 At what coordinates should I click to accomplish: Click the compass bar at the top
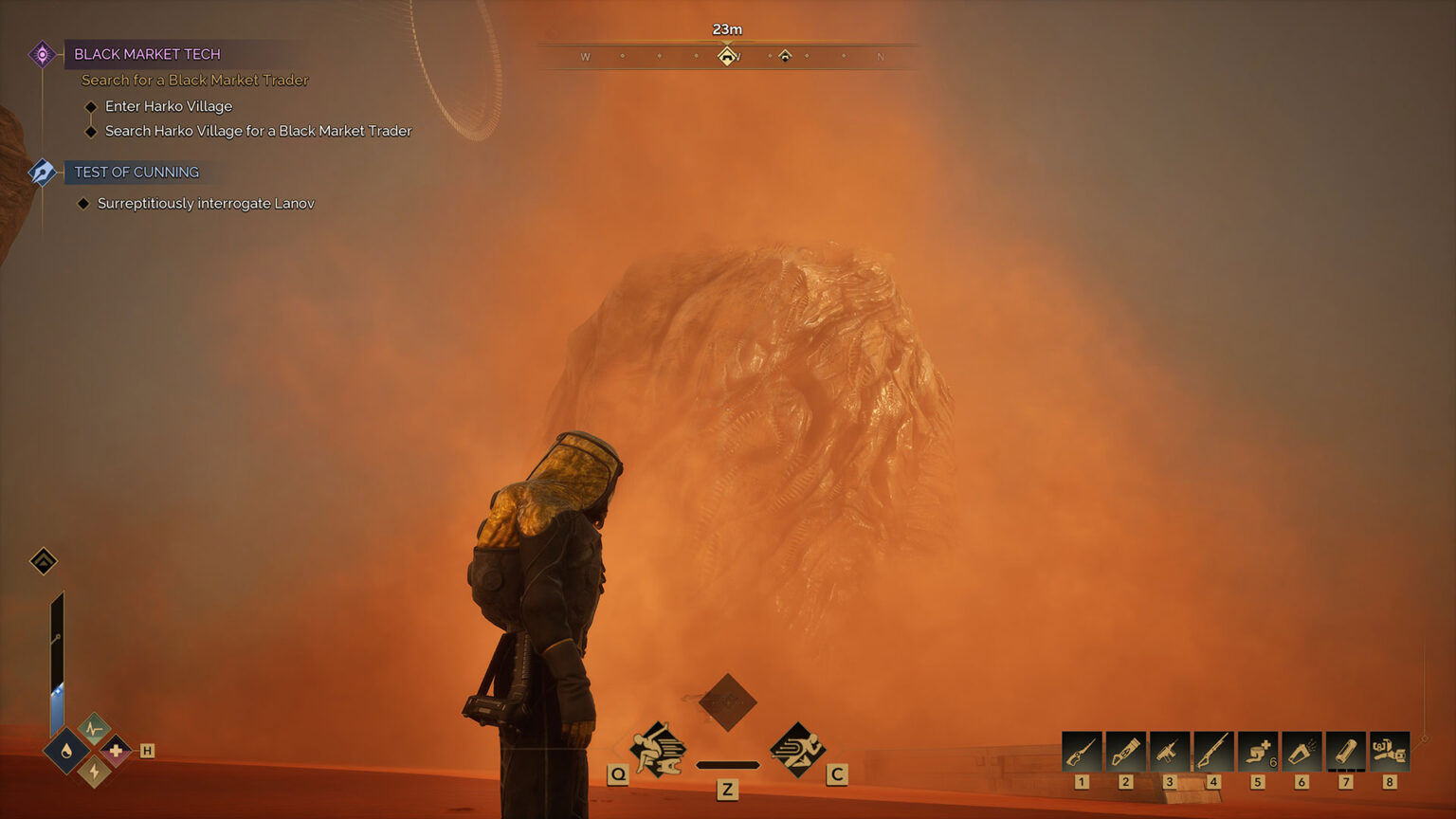tap(727, 57)
